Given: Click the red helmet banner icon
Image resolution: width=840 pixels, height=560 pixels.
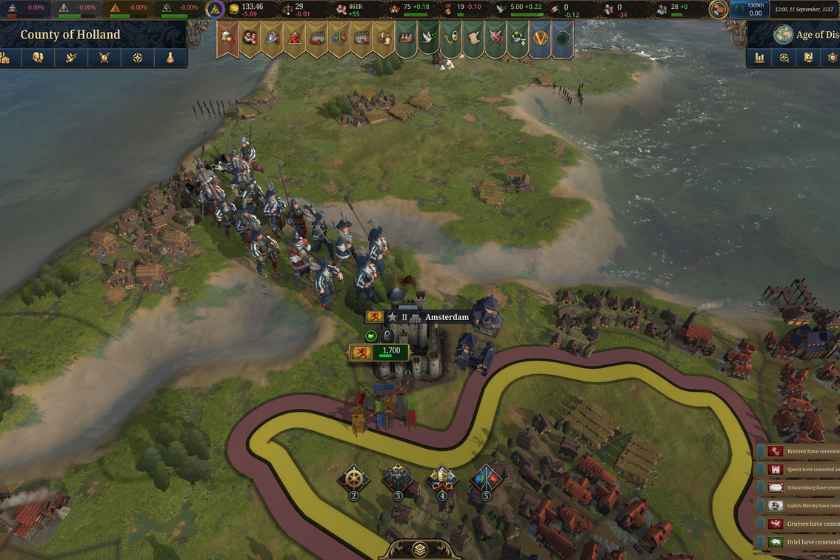Looking at the screenshot, I should [295, 39].
